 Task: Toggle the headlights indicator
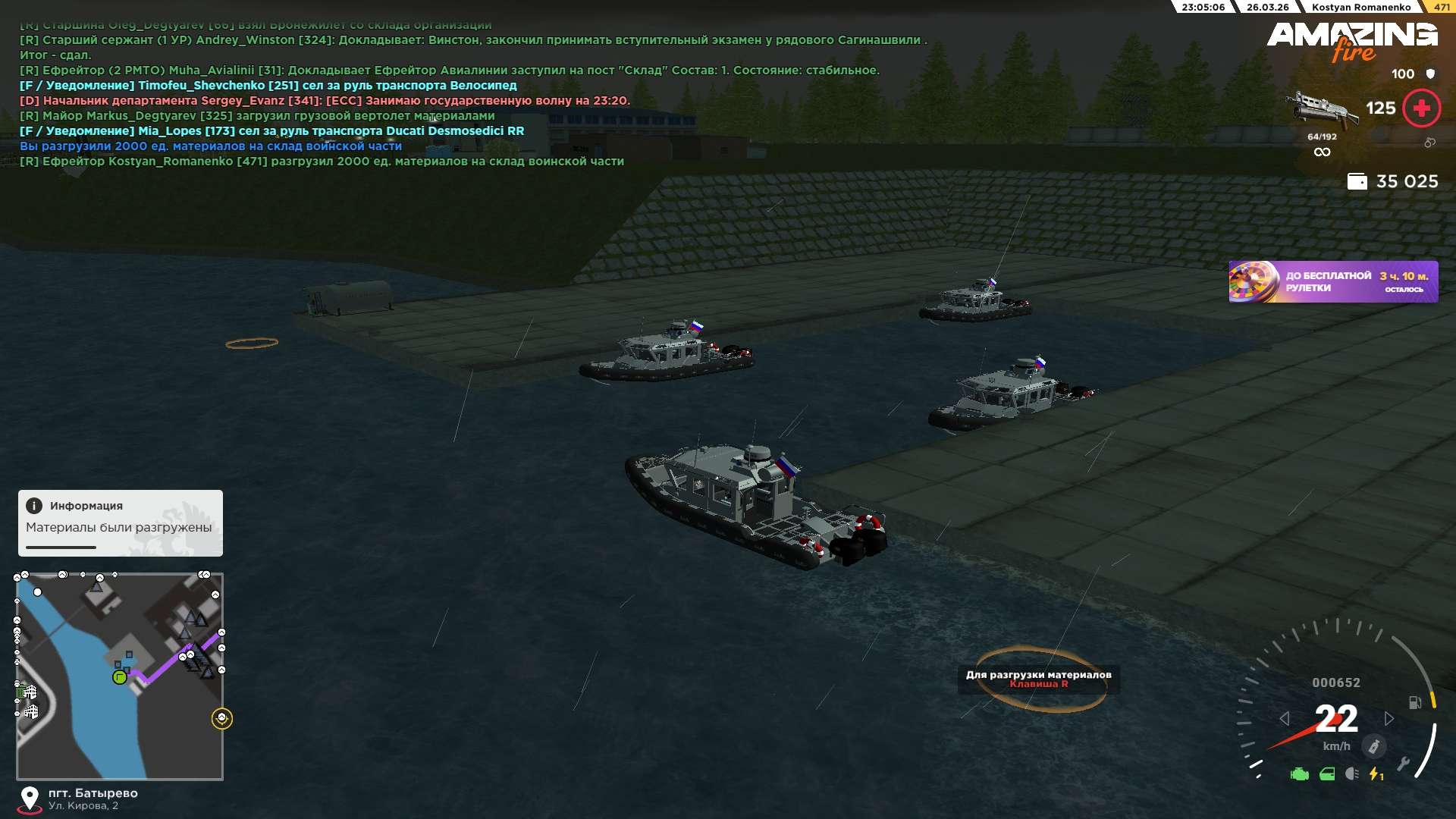(1352, 773)
